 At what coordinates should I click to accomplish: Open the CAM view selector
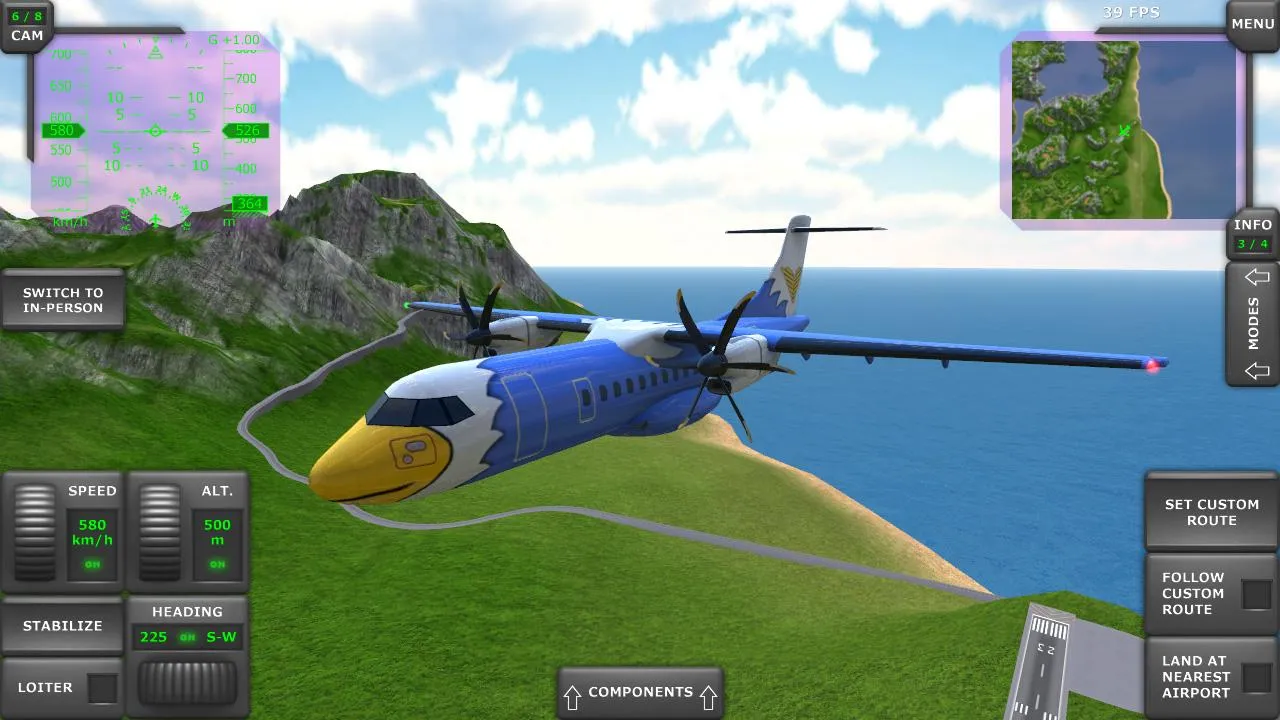click(26, 24)
